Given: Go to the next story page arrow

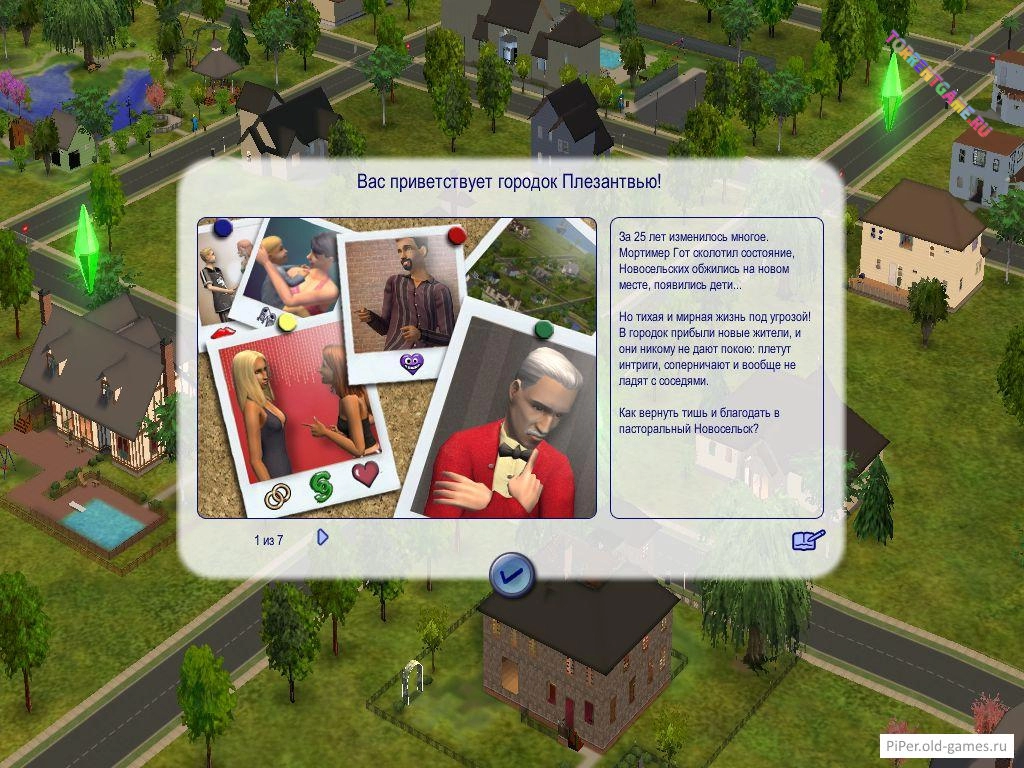Looking at the screenshot, I should point(322,538).
